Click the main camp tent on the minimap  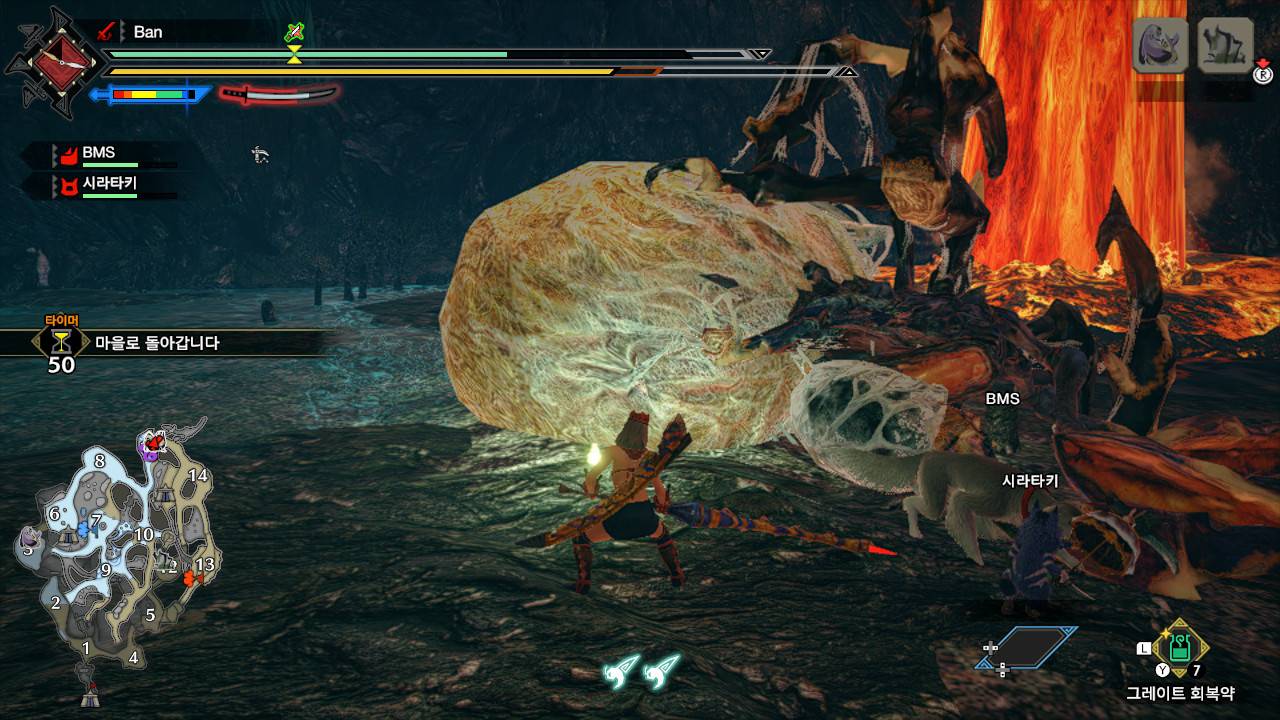(89, 690)
